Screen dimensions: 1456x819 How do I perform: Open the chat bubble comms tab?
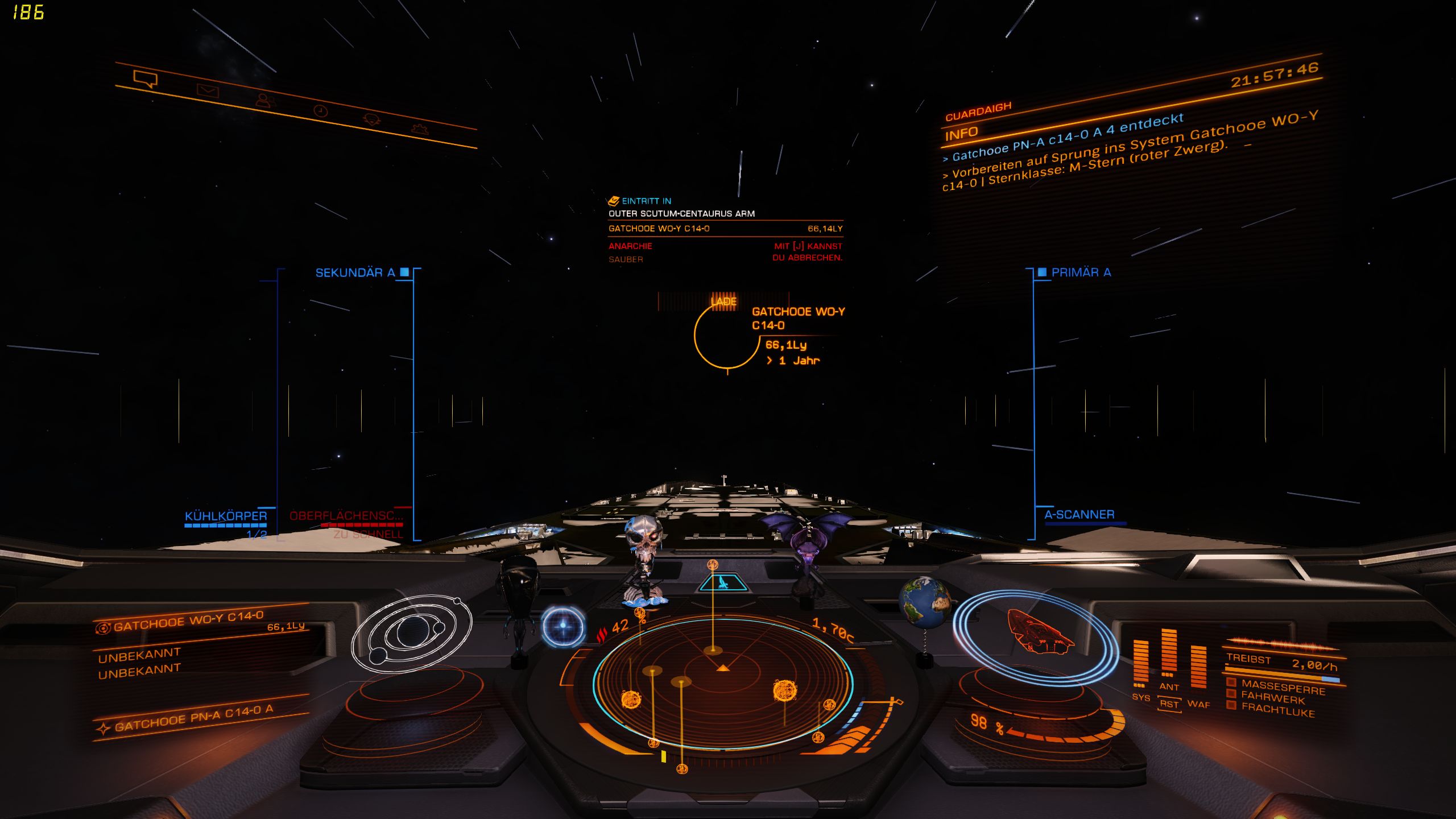145,78
